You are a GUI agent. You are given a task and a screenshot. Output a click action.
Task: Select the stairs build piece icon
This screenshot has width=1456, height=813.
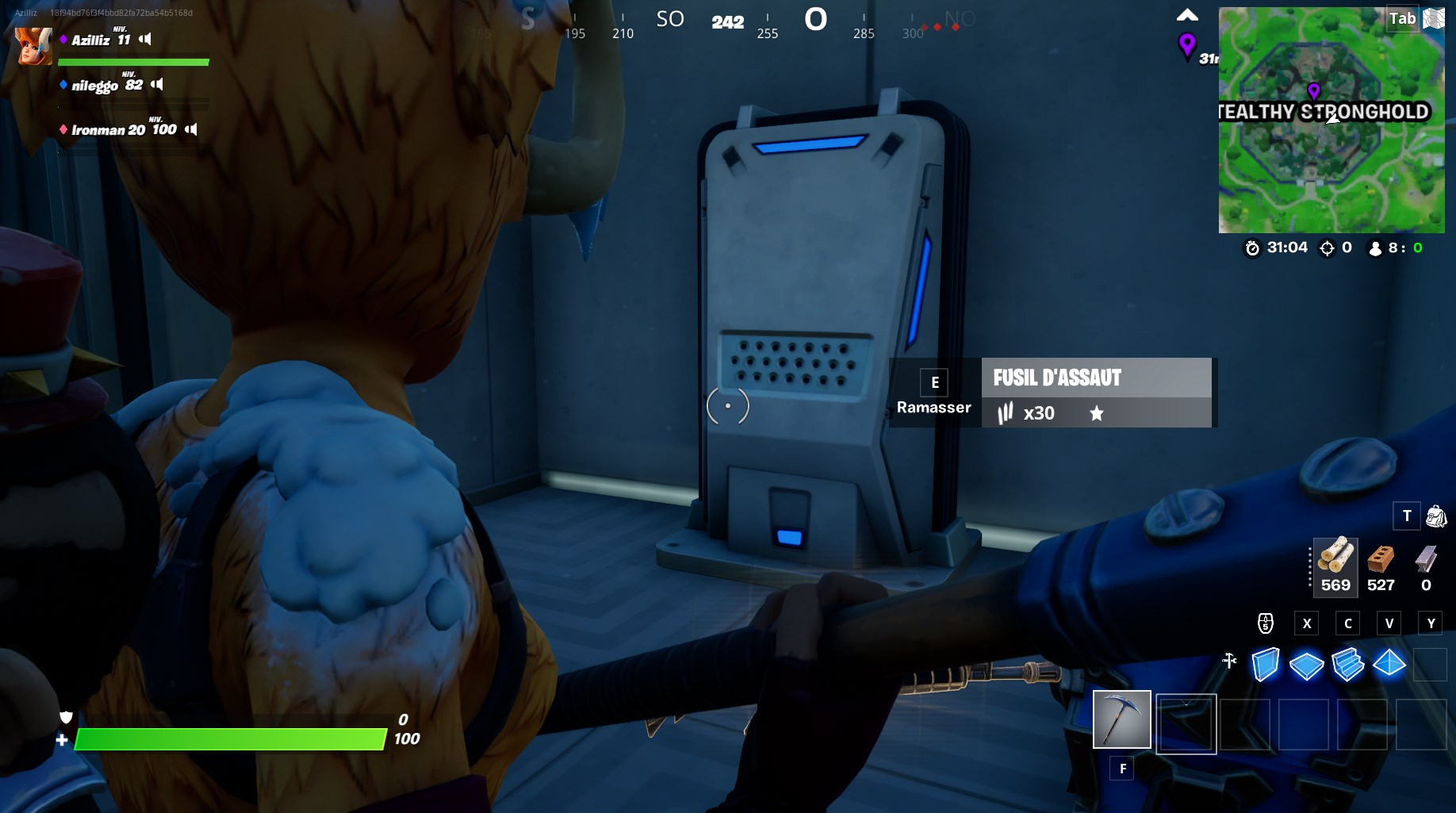point(1348,665)
